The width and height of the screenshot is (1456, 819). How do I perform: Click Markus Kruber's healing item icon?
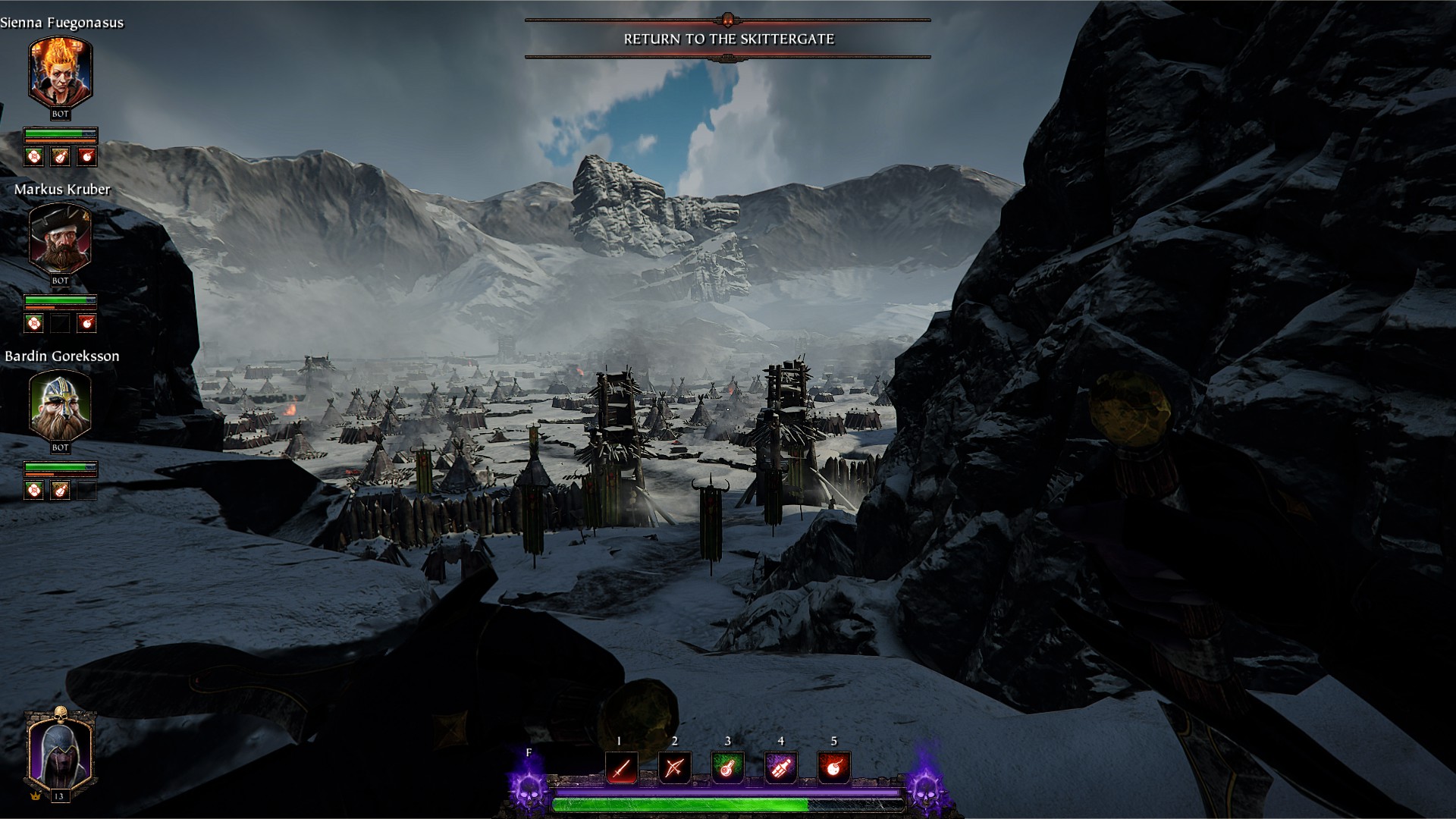tap(33, 324)
